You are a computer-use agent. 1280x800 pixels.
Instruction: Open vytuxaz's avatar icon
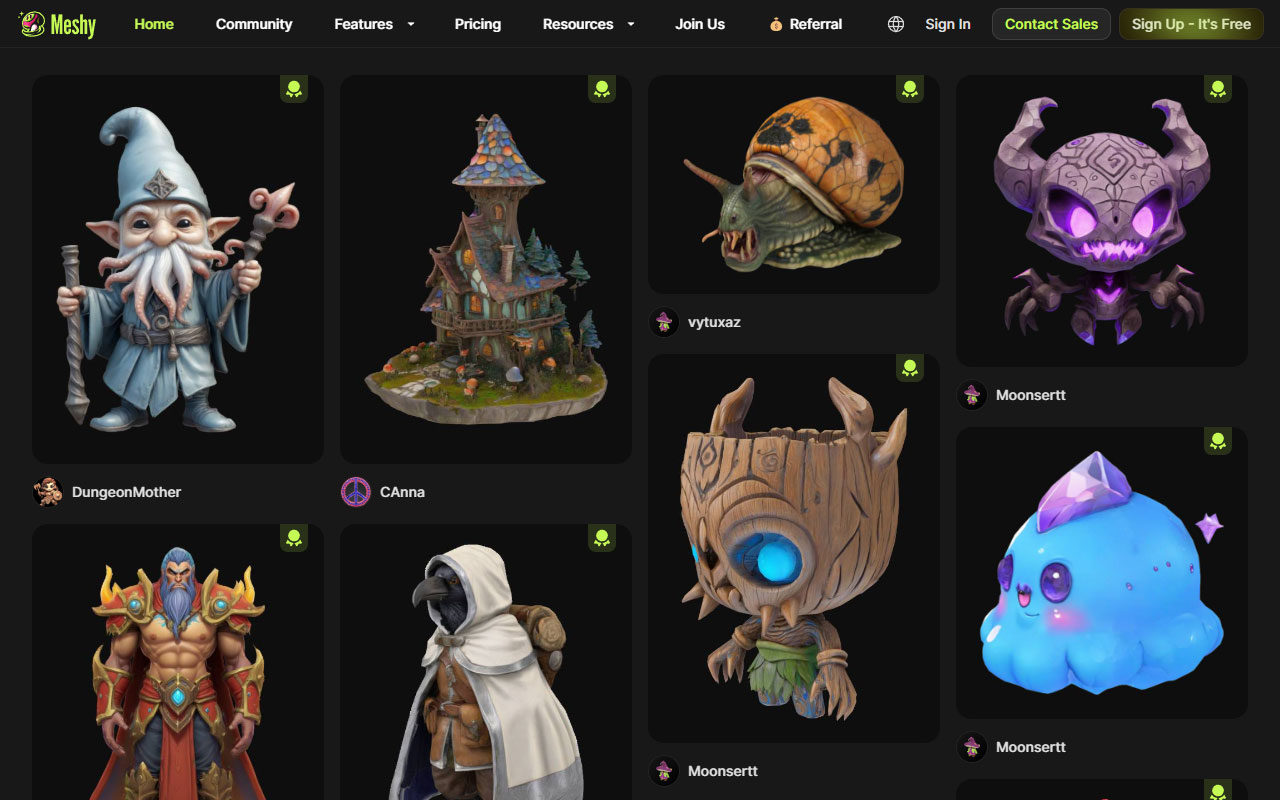tap(663, 322)
